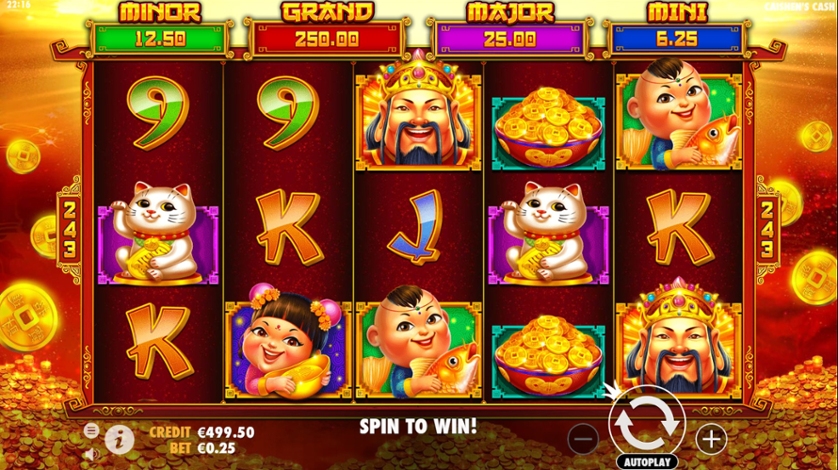Decrease the bet with the minus button

click(584, 437)
